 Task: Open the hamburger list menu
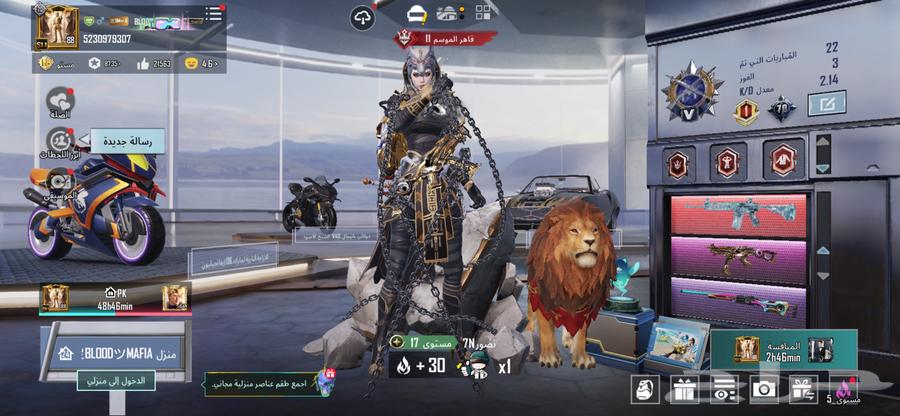coord(212,15)
